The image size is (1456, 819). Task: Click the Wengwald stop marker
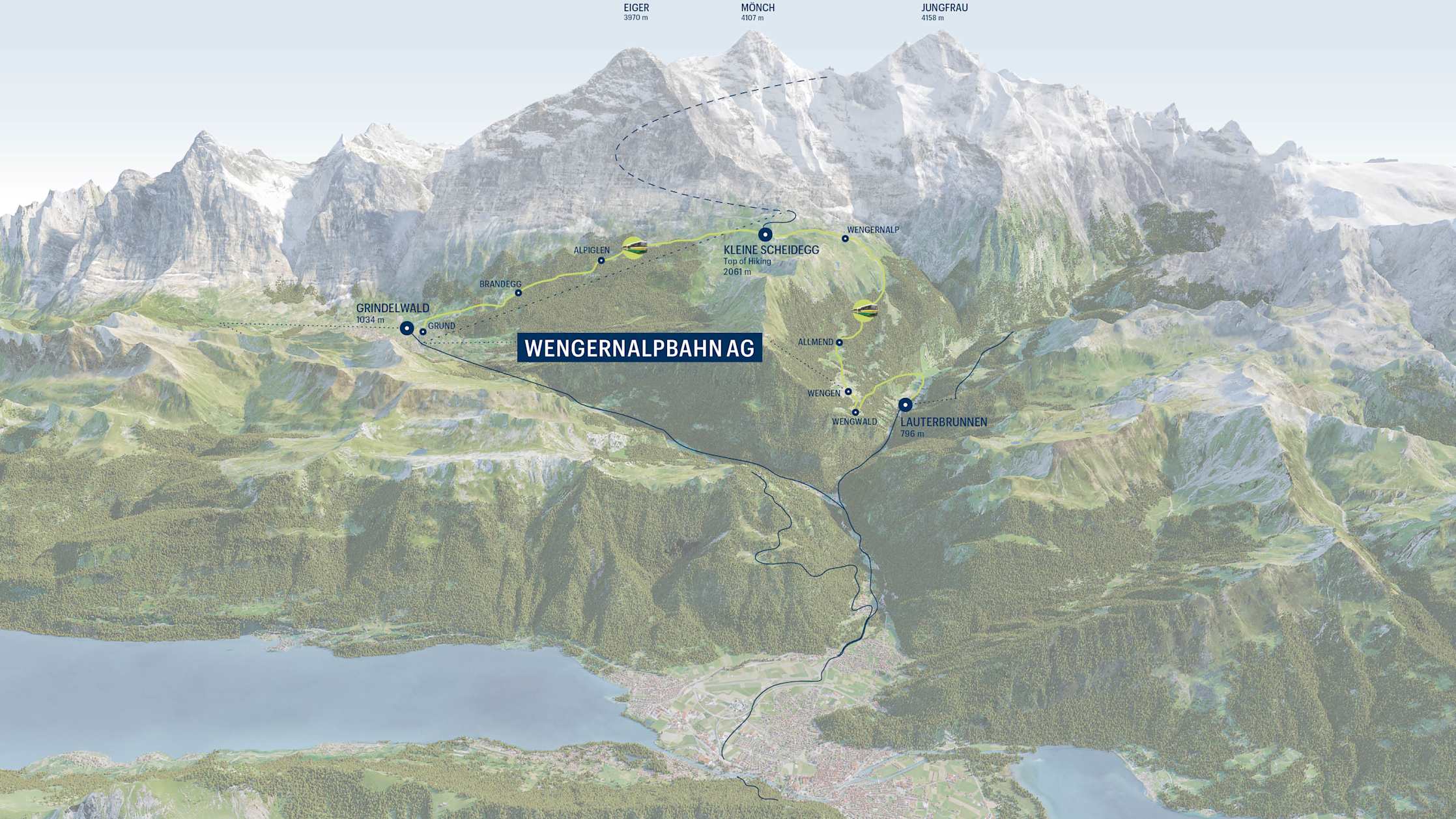855,412
